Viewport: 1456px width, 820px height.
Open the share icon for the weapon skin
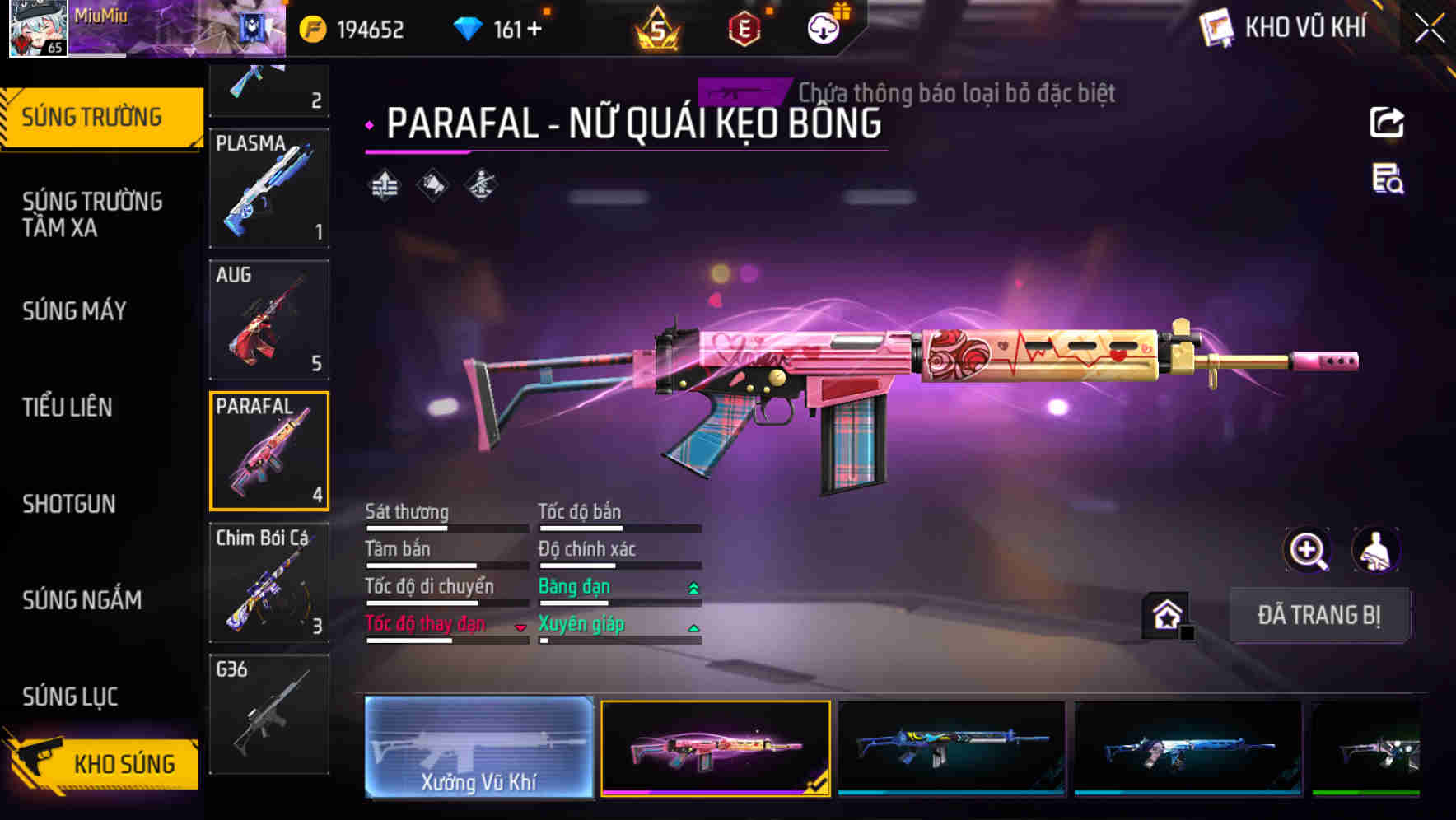coord(1388,122)
